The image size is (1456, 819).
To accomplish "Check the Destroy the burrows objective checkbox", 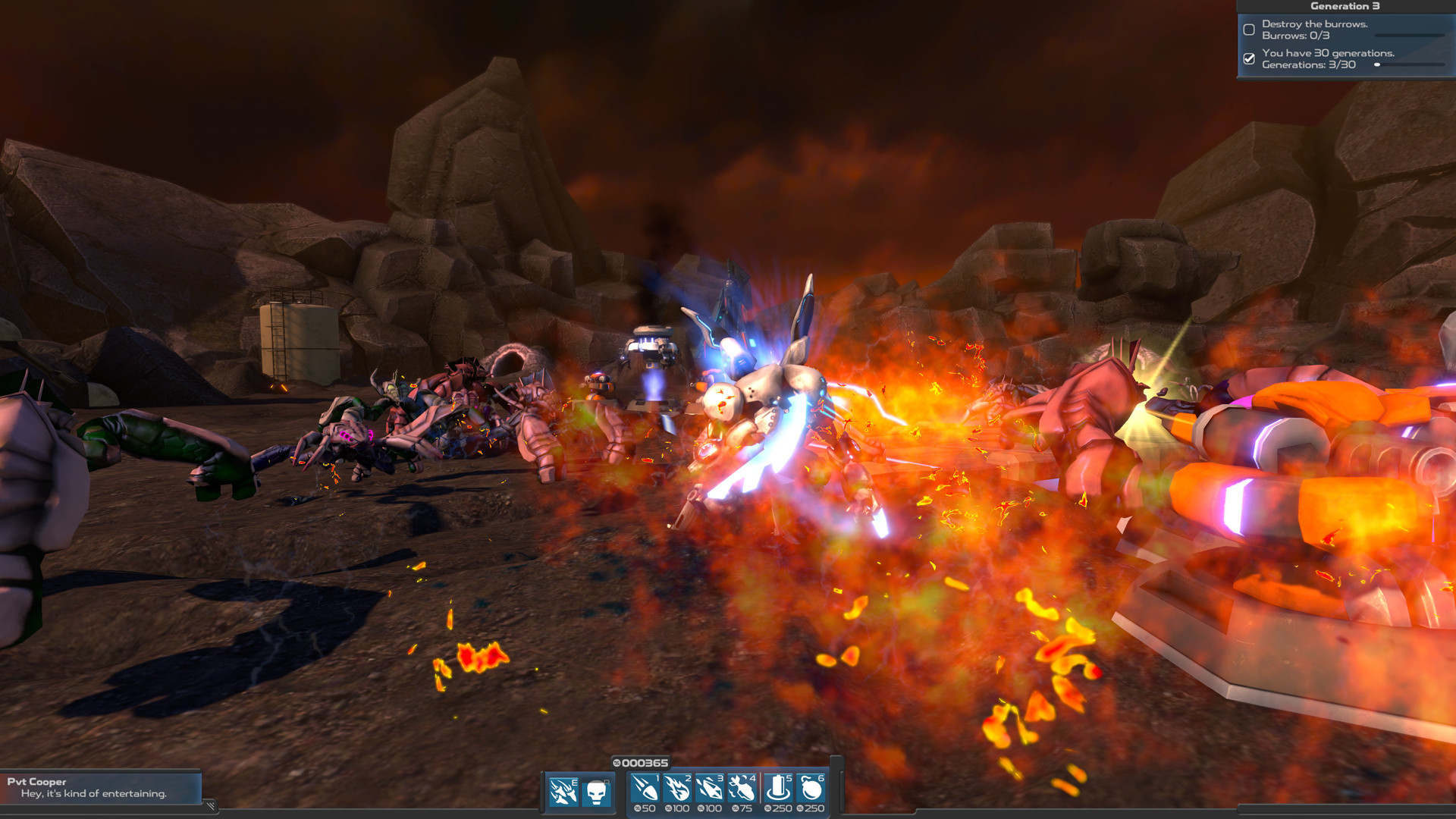I will pyautogui.click(x=1249, y=29).
